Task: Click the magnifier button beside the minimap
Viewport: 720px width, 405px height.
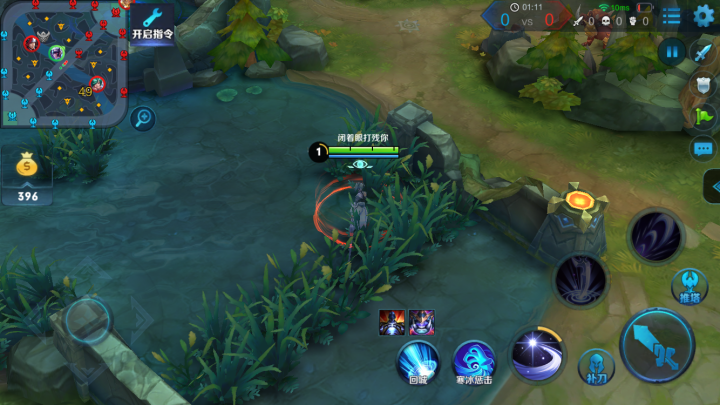Action: click(142, 118)
